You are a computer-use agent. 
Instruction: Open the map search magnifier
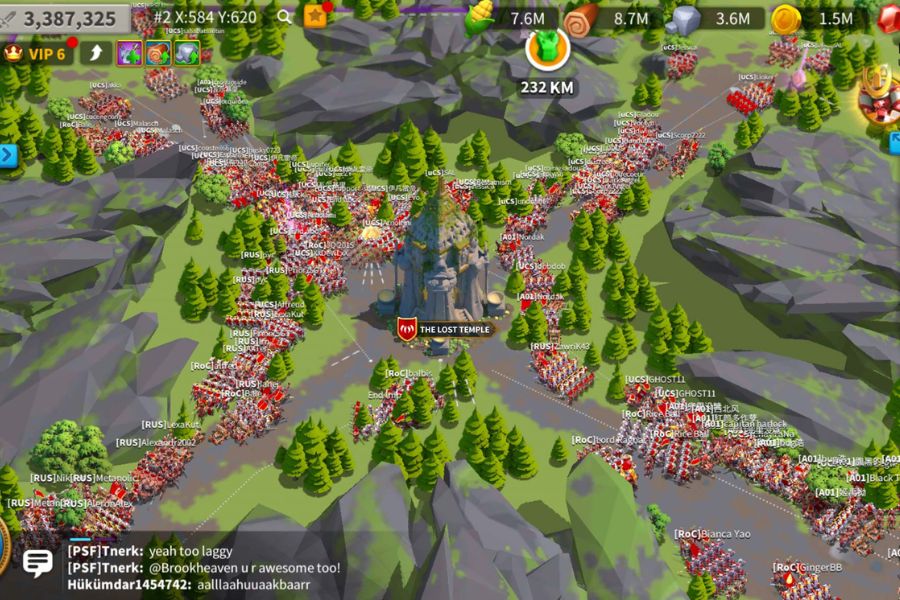[x=285, y=16]
